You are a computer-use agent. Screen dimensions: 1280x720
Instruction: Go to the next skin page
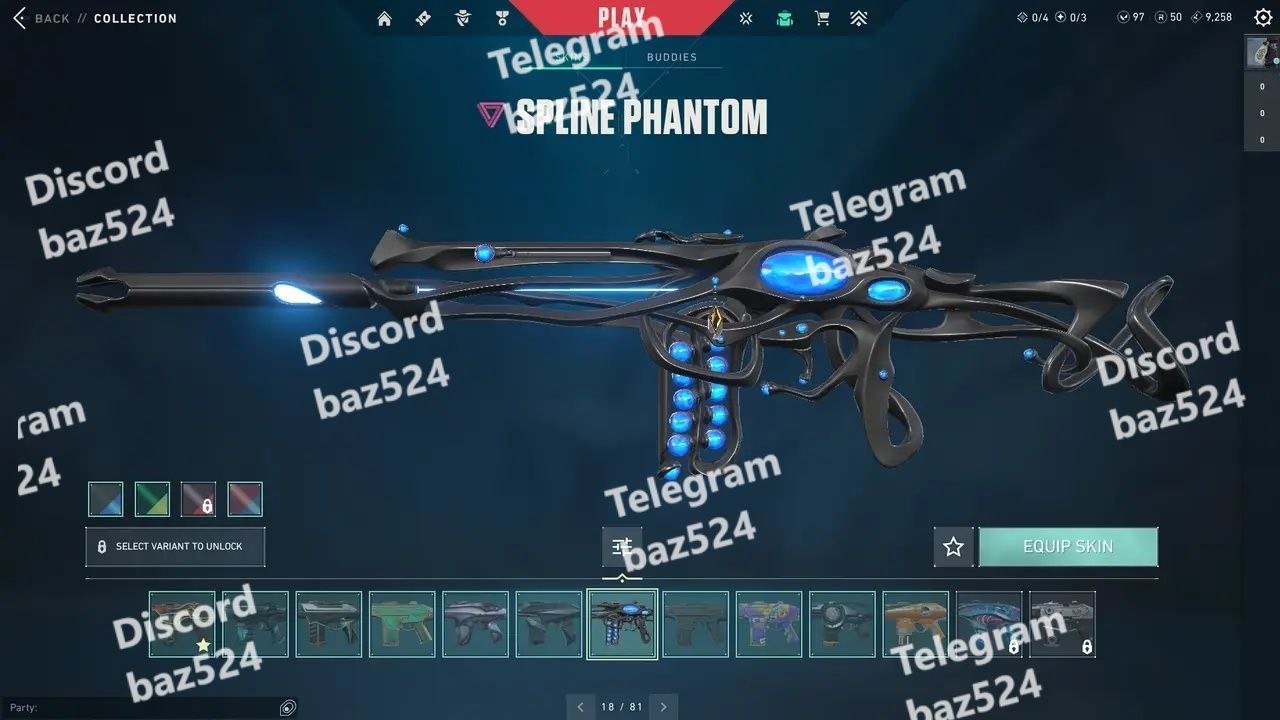663,707
